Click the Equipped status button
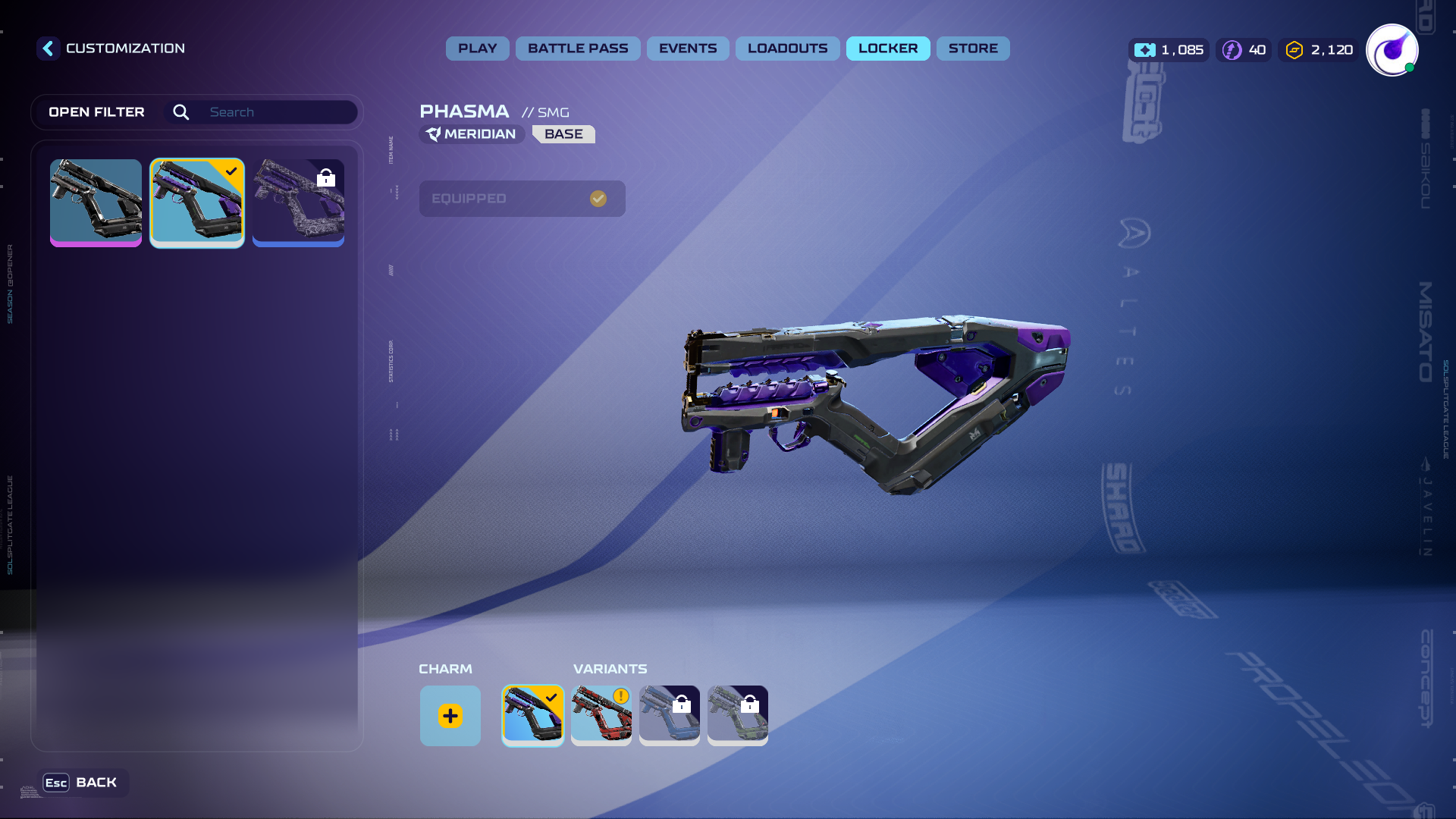The height and width of the screenshot is (819, 1456). coord(522,199)
